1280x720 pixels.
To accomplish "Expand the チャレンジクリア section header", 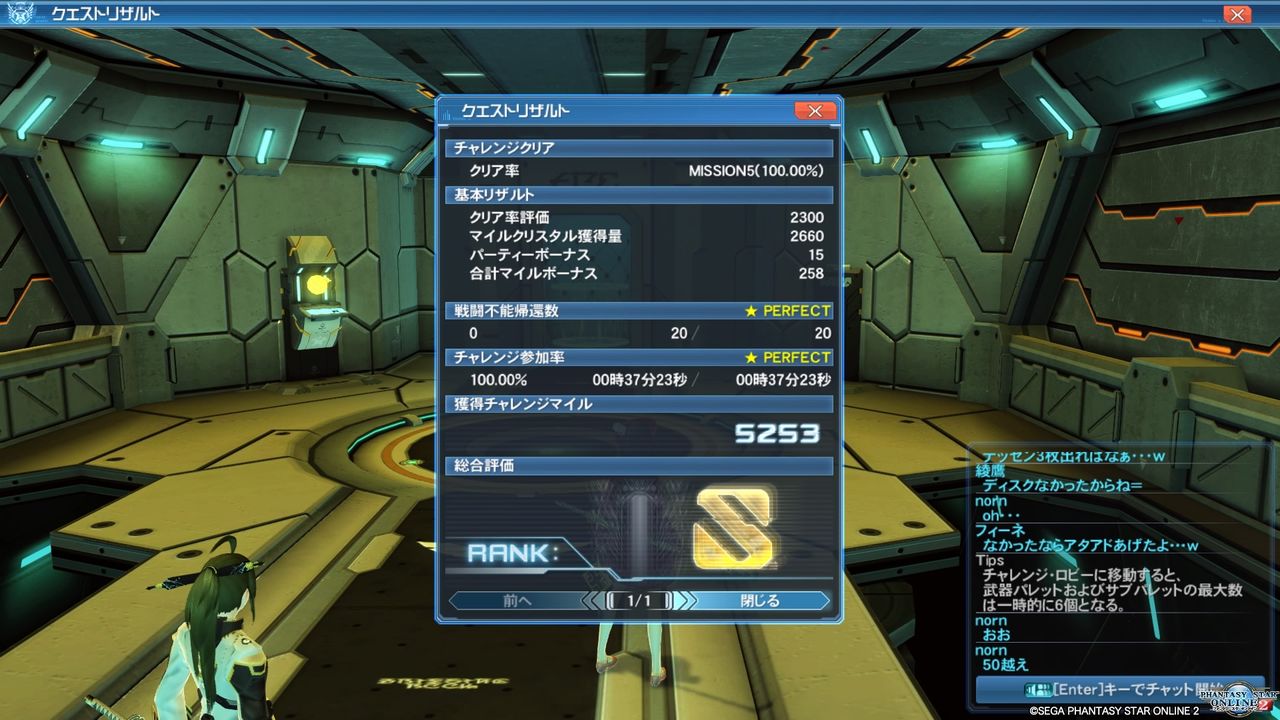I will tap(640, 147).
